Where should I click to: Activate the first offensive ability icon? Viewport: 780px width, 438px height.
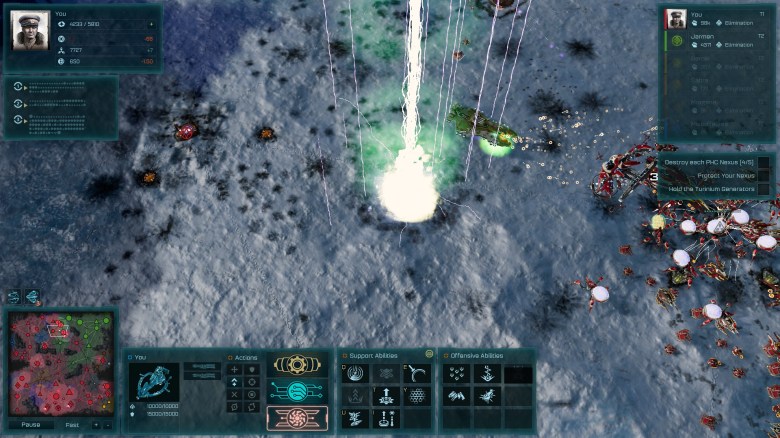point(456,373)
